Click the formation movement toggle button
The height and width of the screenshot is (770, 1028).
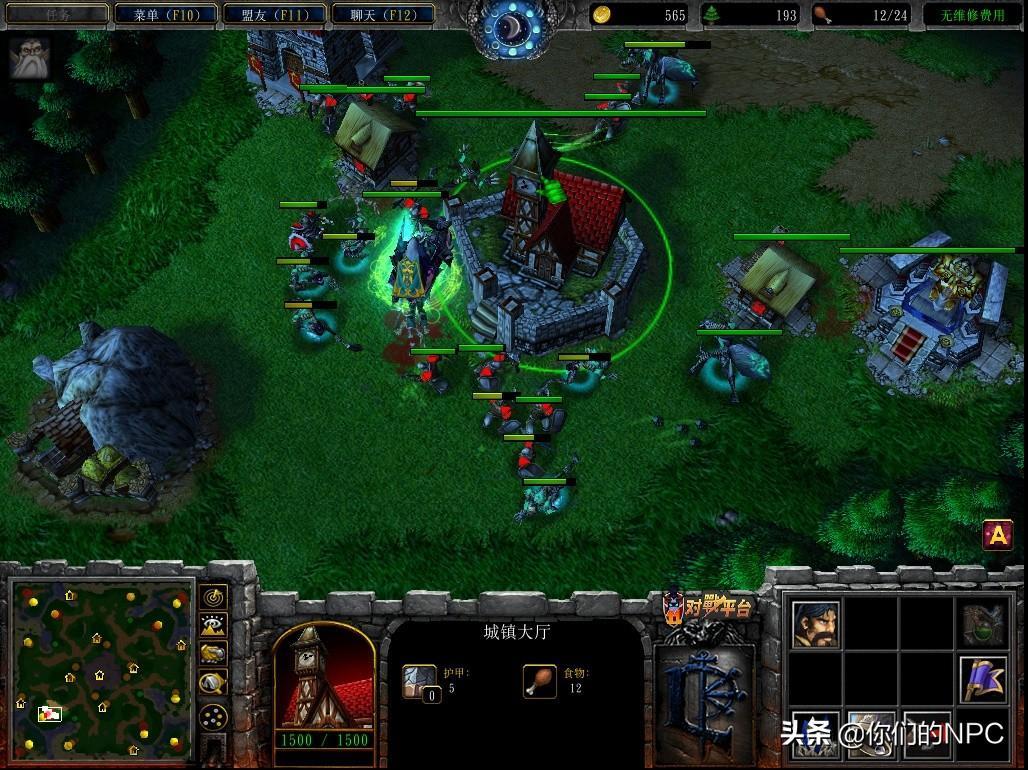(213, 716)
